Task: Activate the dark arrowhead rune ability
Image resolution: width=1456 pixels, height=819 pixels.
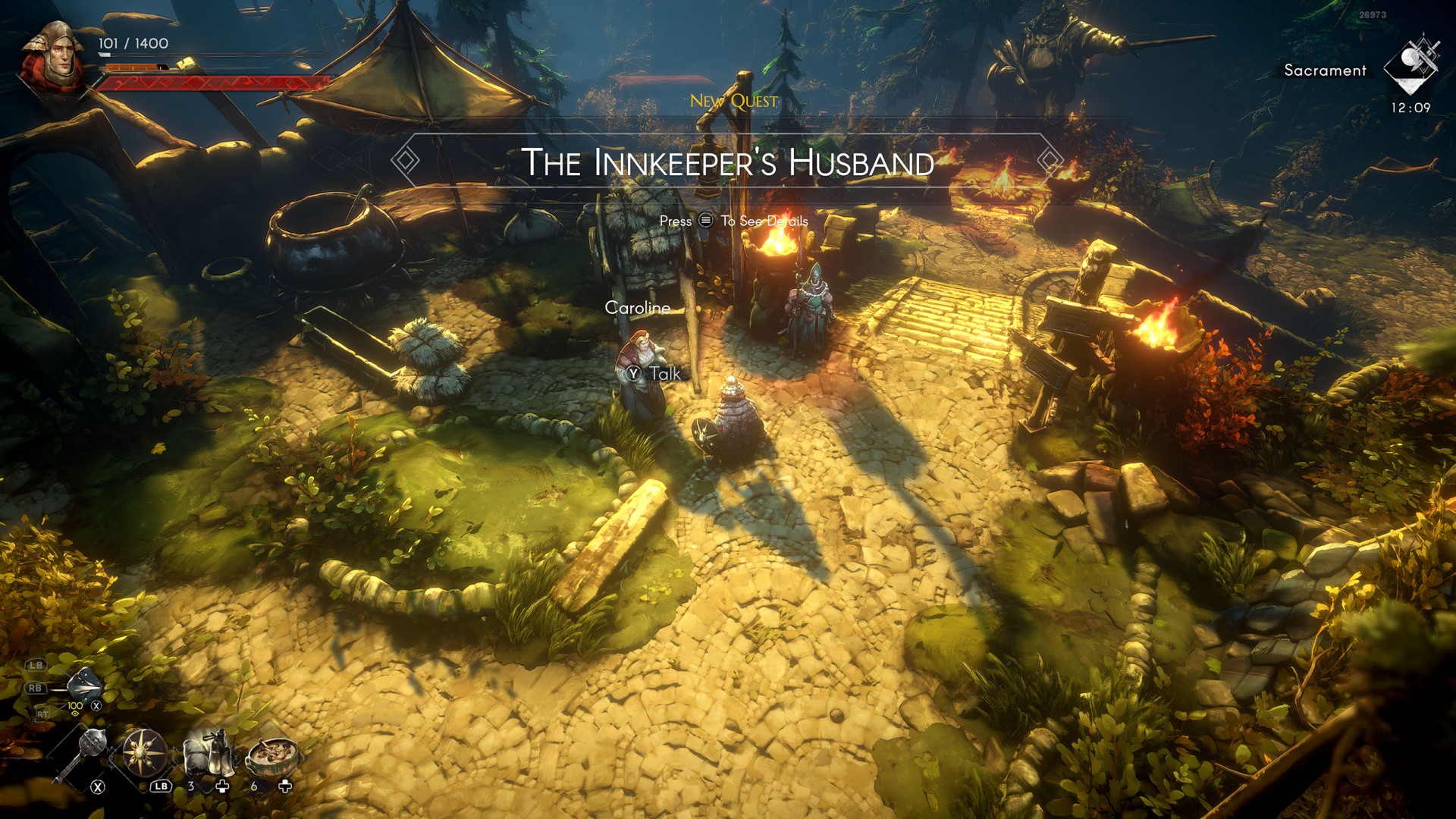Action: click(x=83, y=686)
